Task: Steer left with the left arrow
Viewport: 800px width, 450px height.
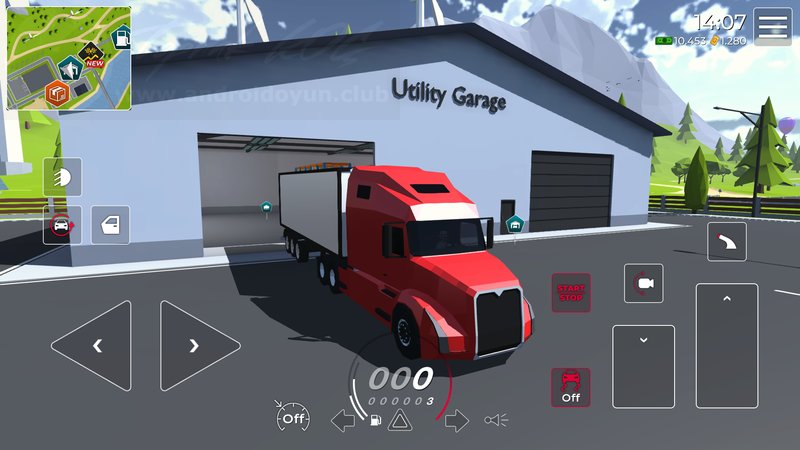Action: click(x=92, y=346)
